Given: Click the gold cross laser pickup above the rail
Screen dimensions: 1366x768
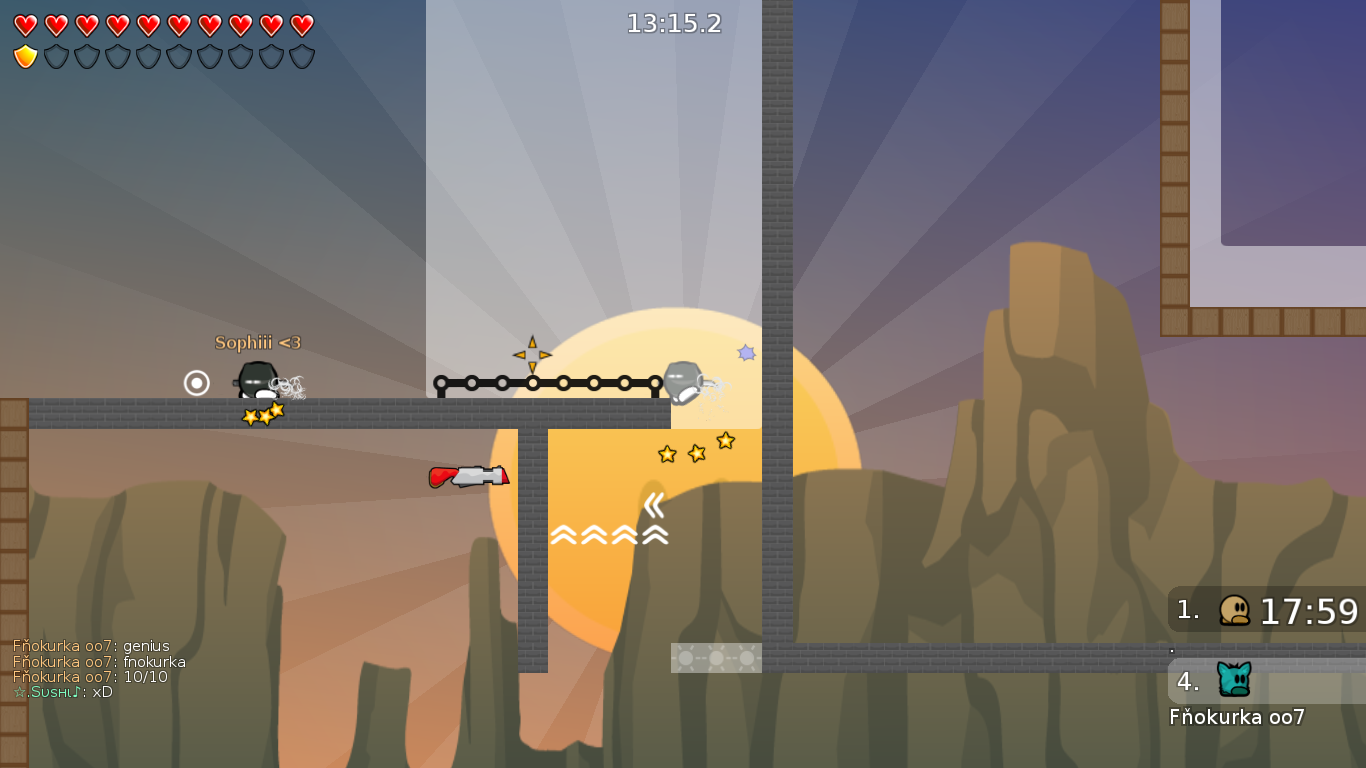Looking at the screenshot, I should click(x=530, y=353).
